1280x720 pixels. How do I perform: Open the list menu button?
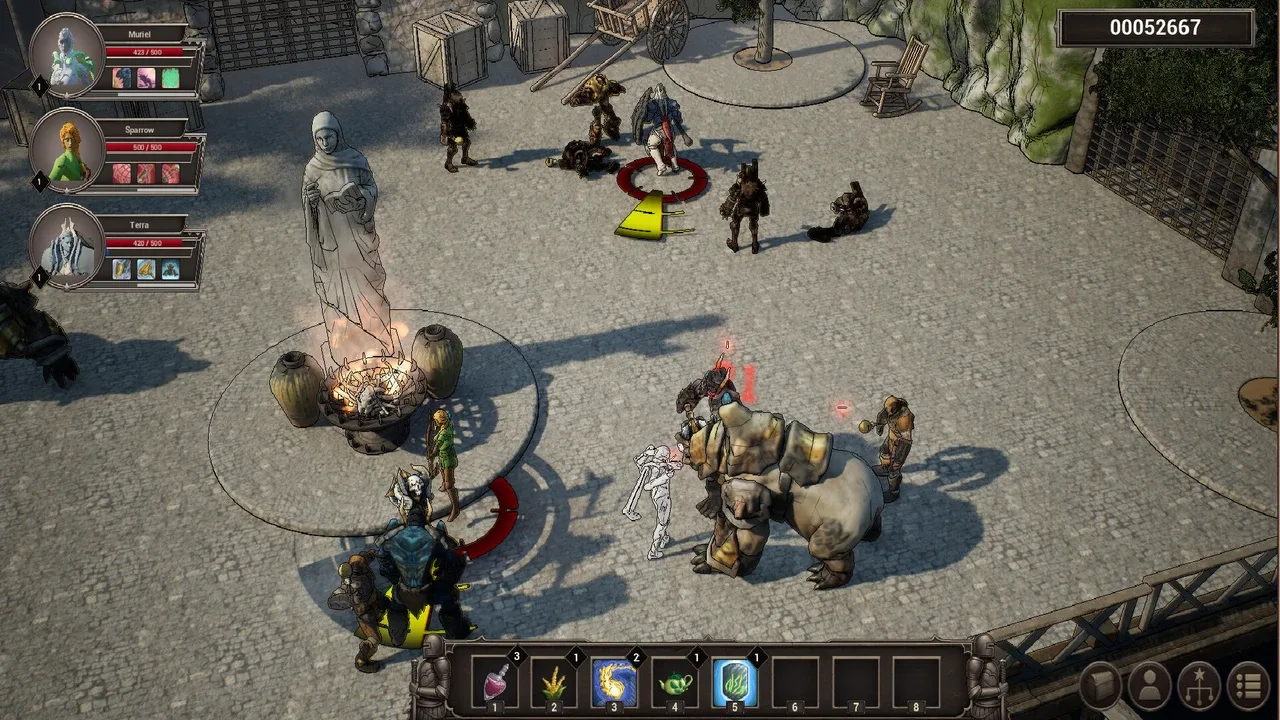click(x=1247, y=686)
